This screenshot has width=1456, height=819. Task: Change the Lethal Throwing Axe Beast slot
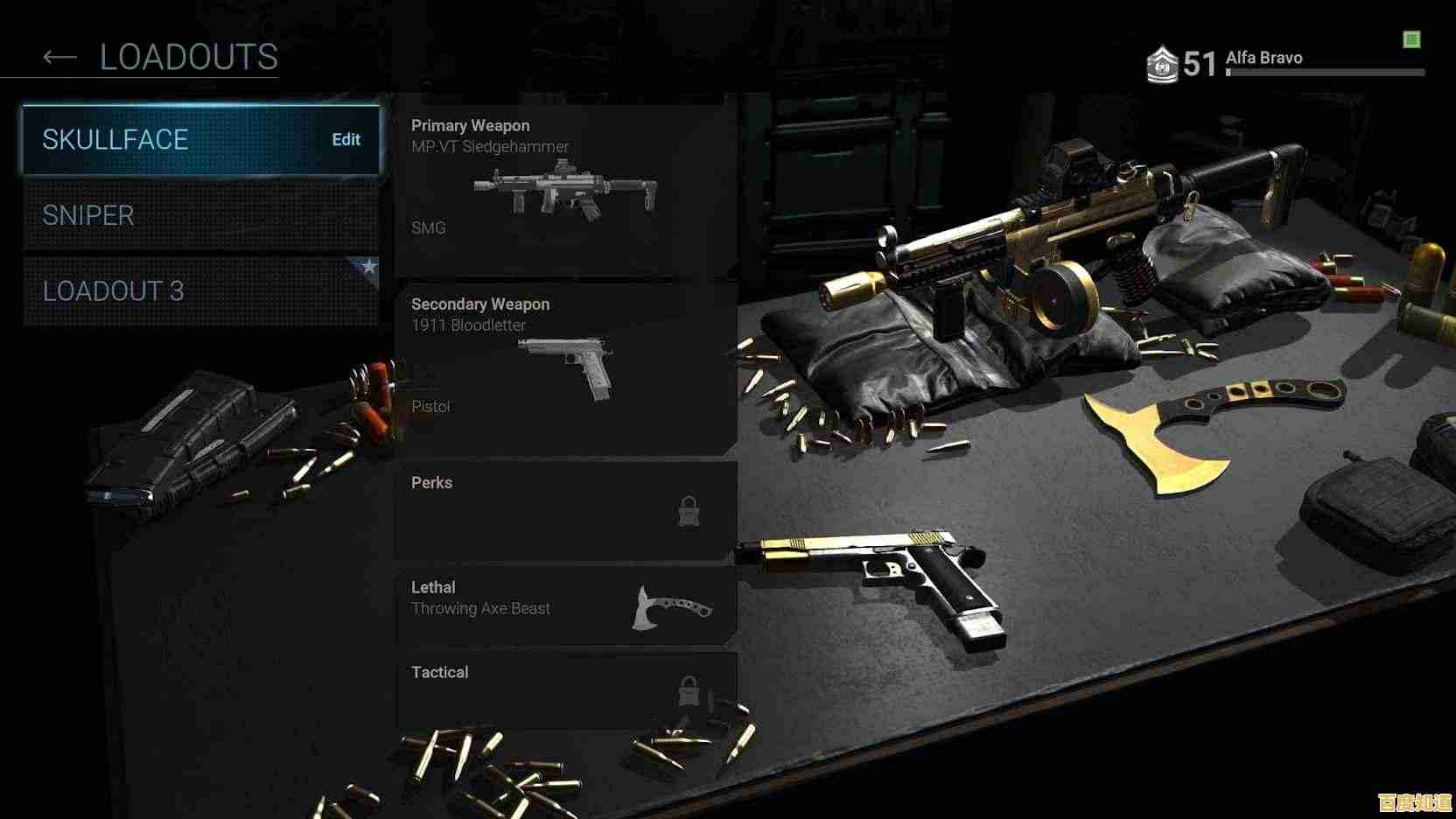click(x=565, y=605)
